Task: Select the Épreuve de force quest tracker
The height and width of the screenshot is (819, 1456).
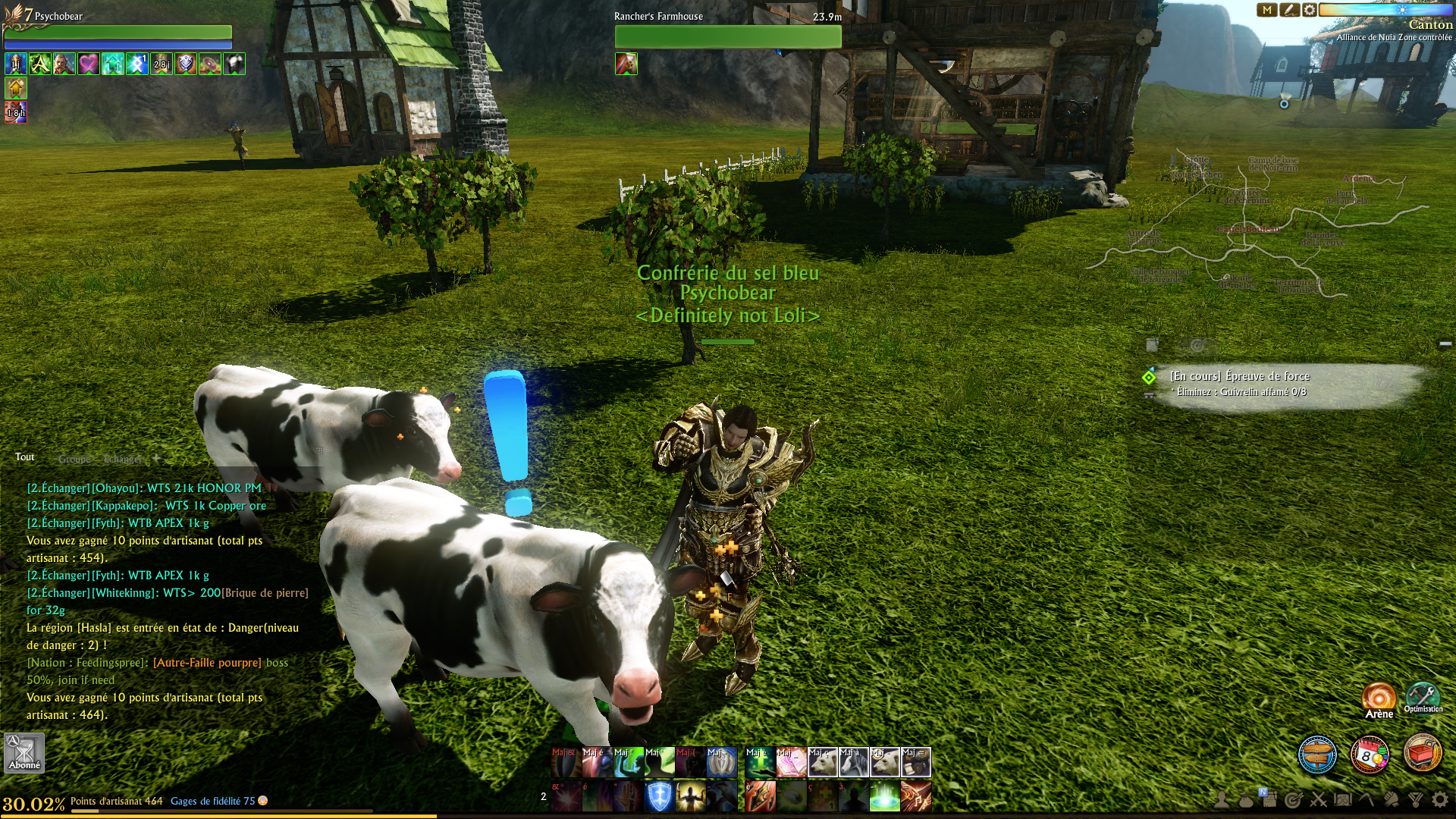Action: click(x=1239, y=376)
